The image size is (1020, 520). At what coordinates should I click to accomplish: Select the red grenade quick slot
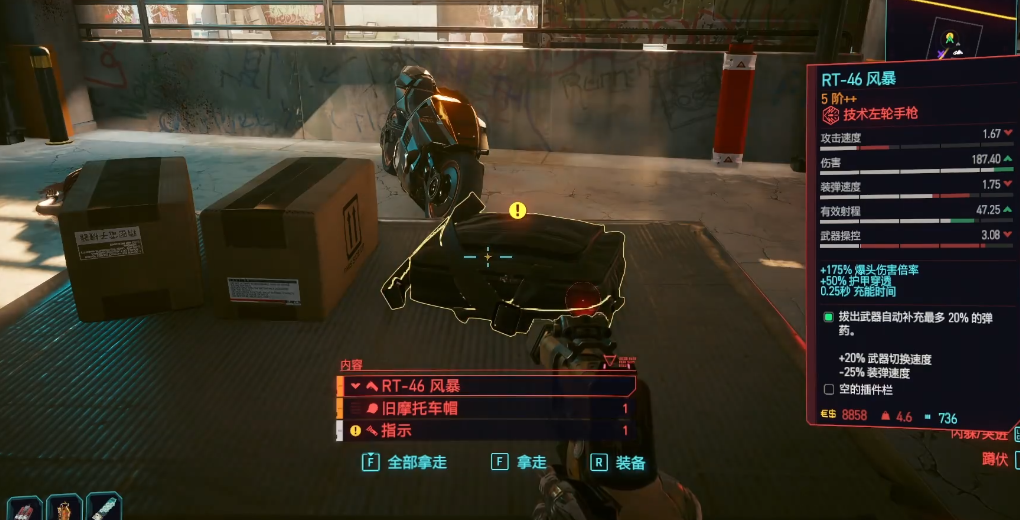click(24, 507)
